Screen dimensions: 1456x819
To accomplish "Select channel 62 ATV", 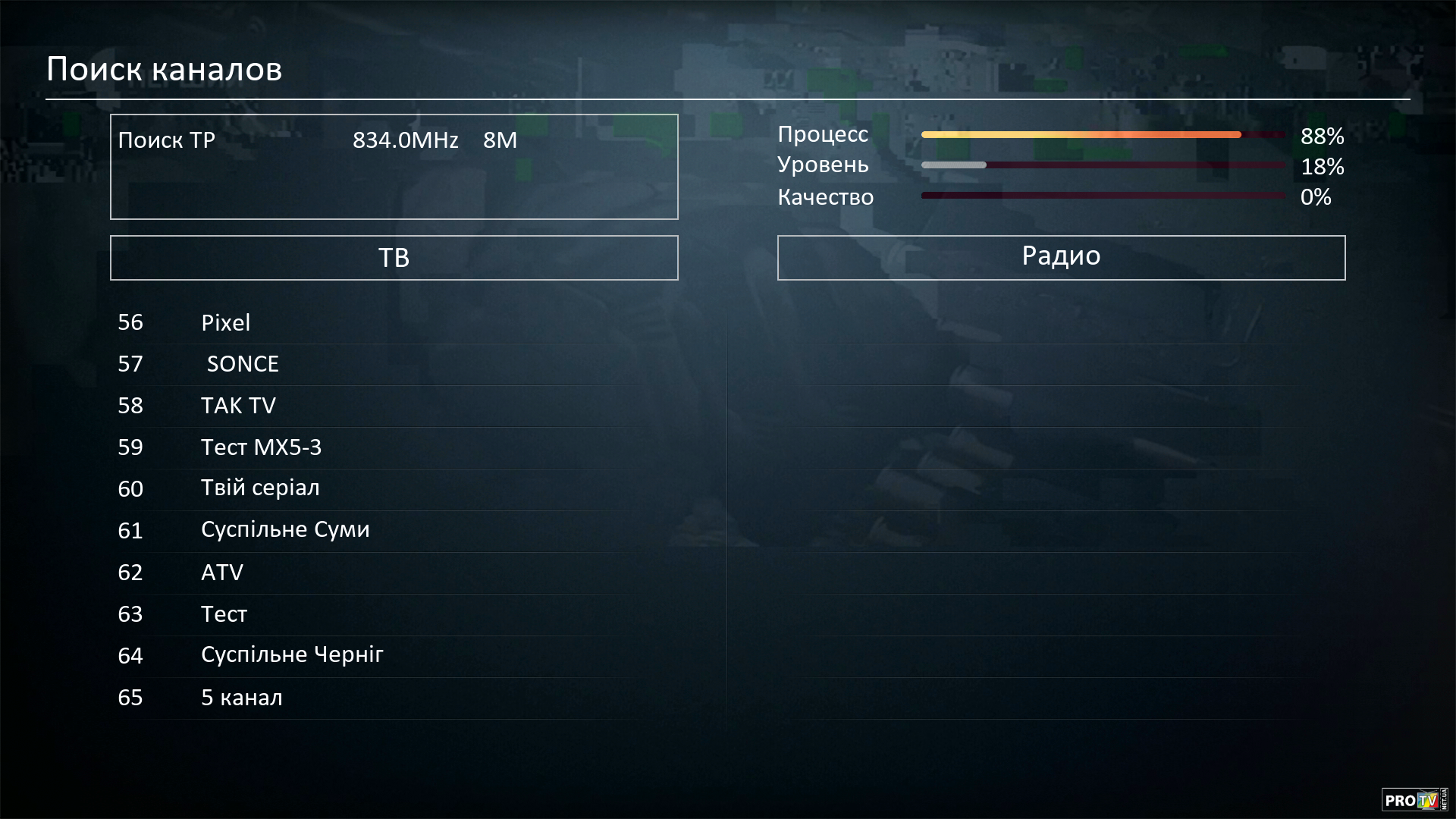I will tap(222, 572).
